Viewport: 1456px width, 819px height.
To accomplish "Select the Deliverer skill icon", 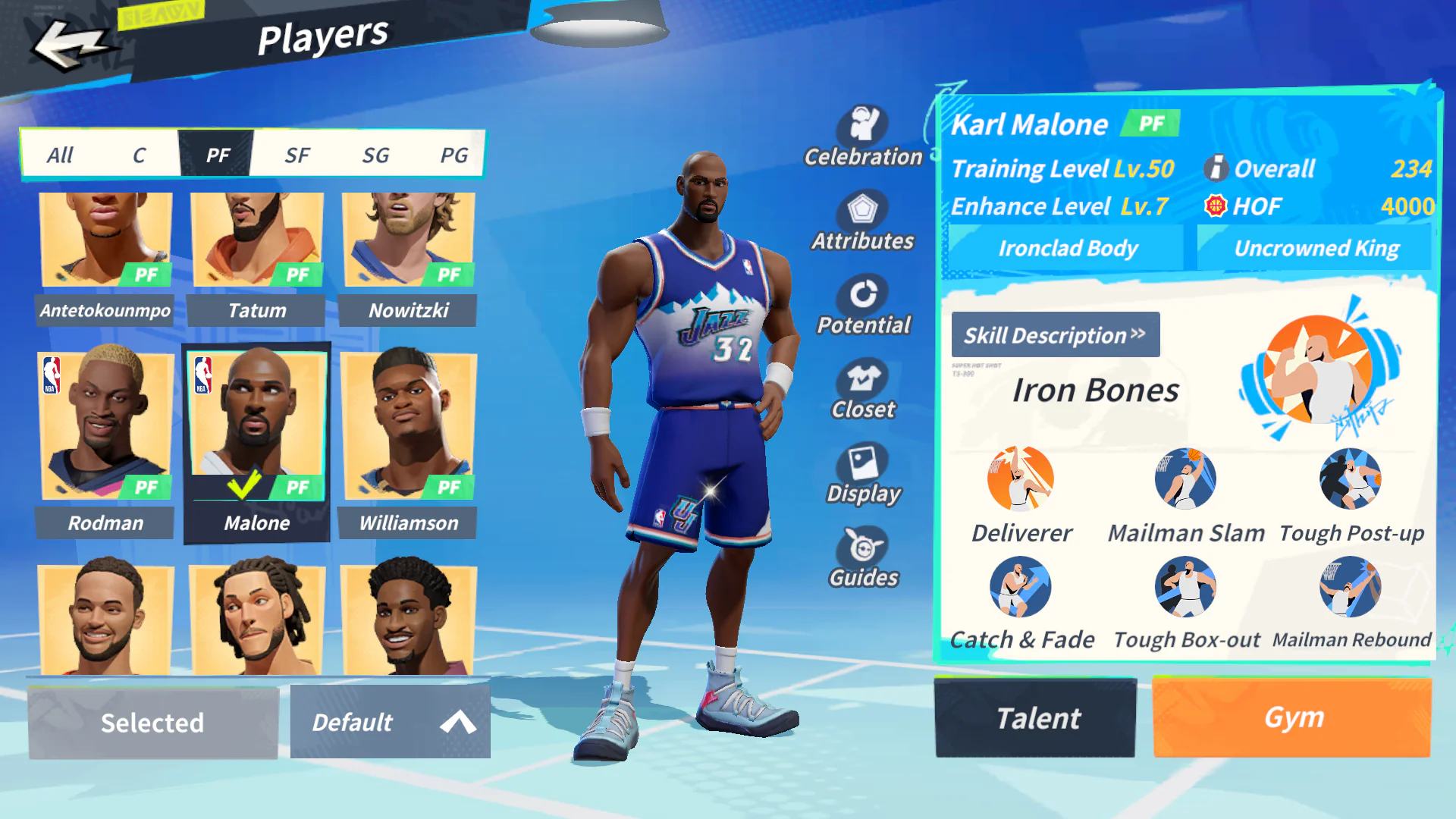I will [1020, 479].
